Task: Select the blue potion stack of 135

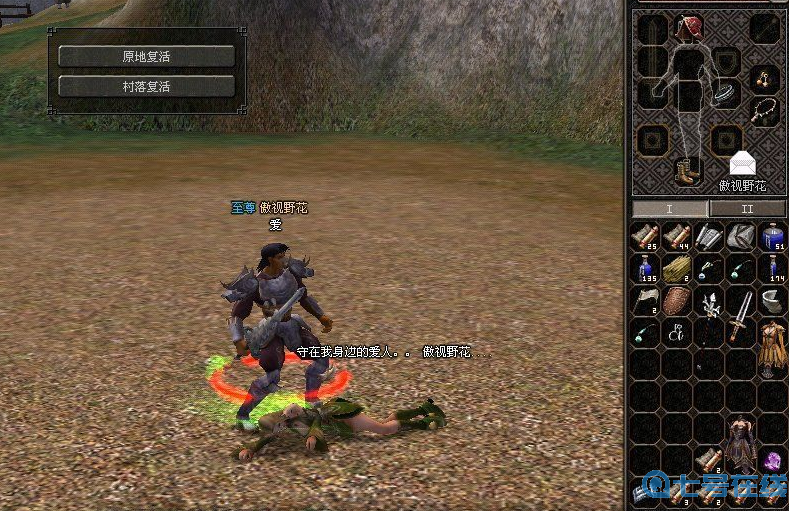Action: 644,269
